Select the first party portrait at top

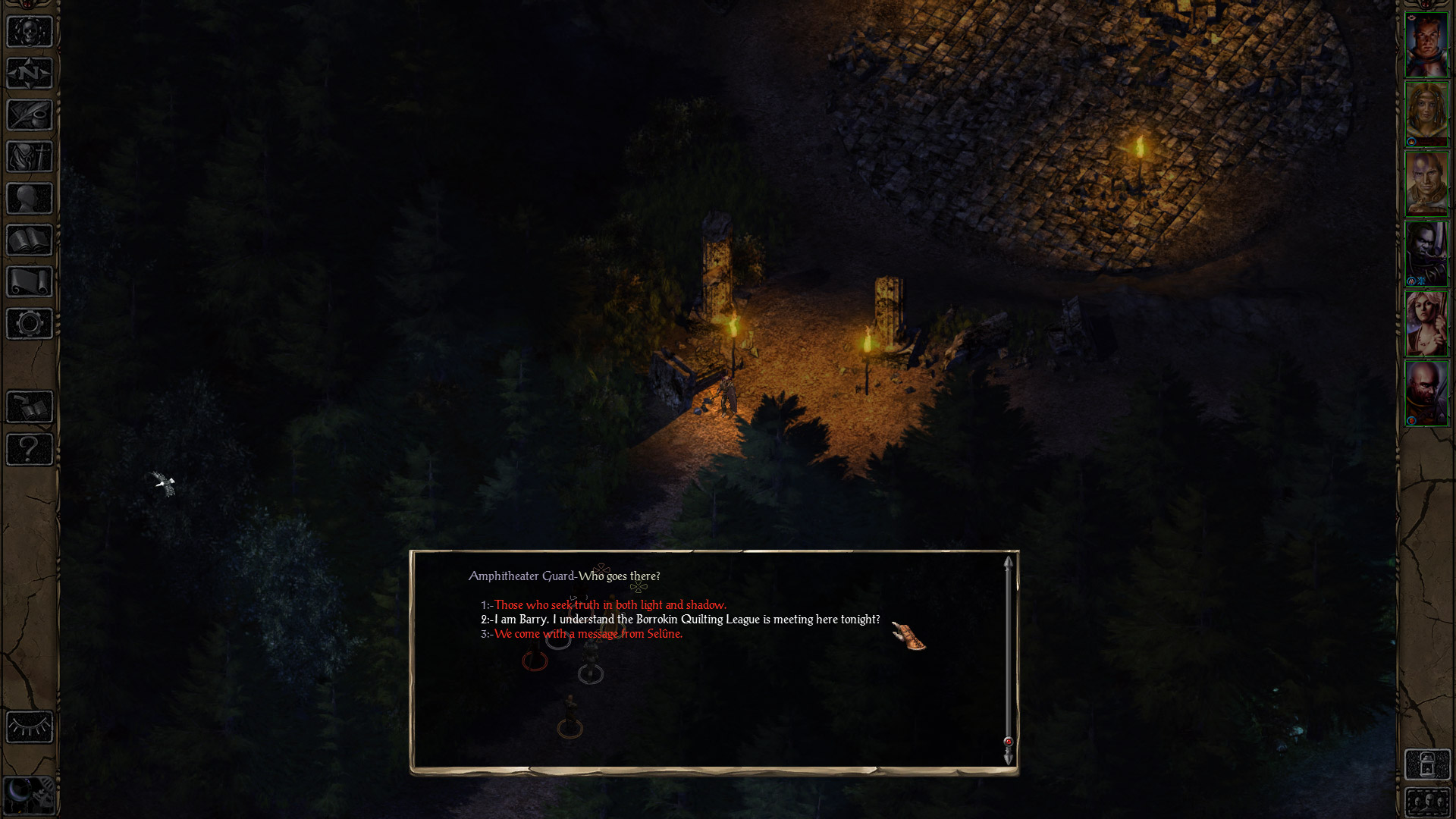point(1426,45)
